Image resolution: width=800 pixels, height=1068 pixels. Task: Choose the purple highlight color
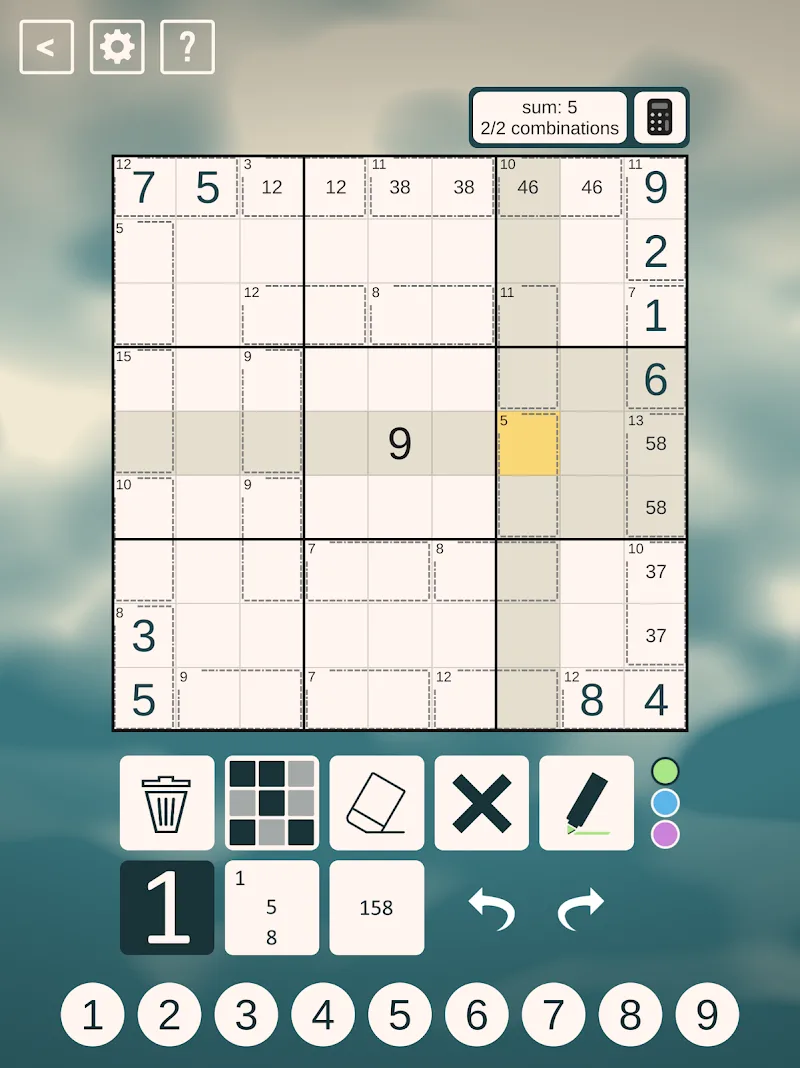[665, 834]
